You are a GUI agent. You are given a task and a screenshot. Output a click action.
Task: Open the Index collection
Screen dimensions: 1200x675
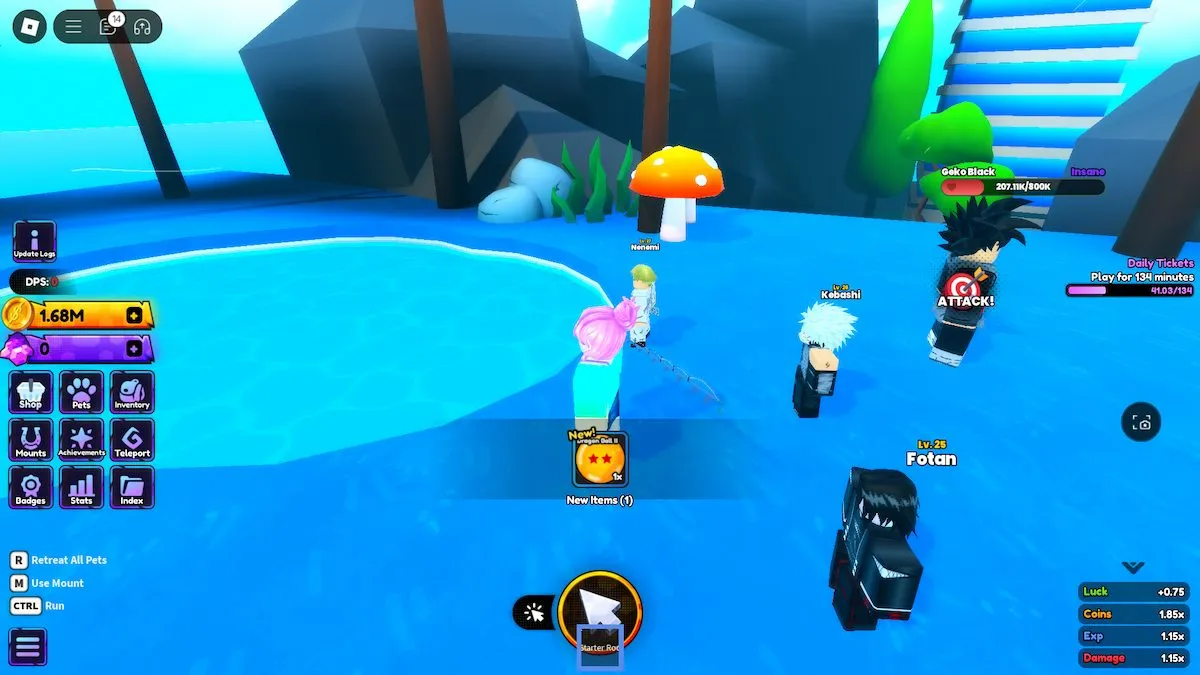(x=132, y=488)
